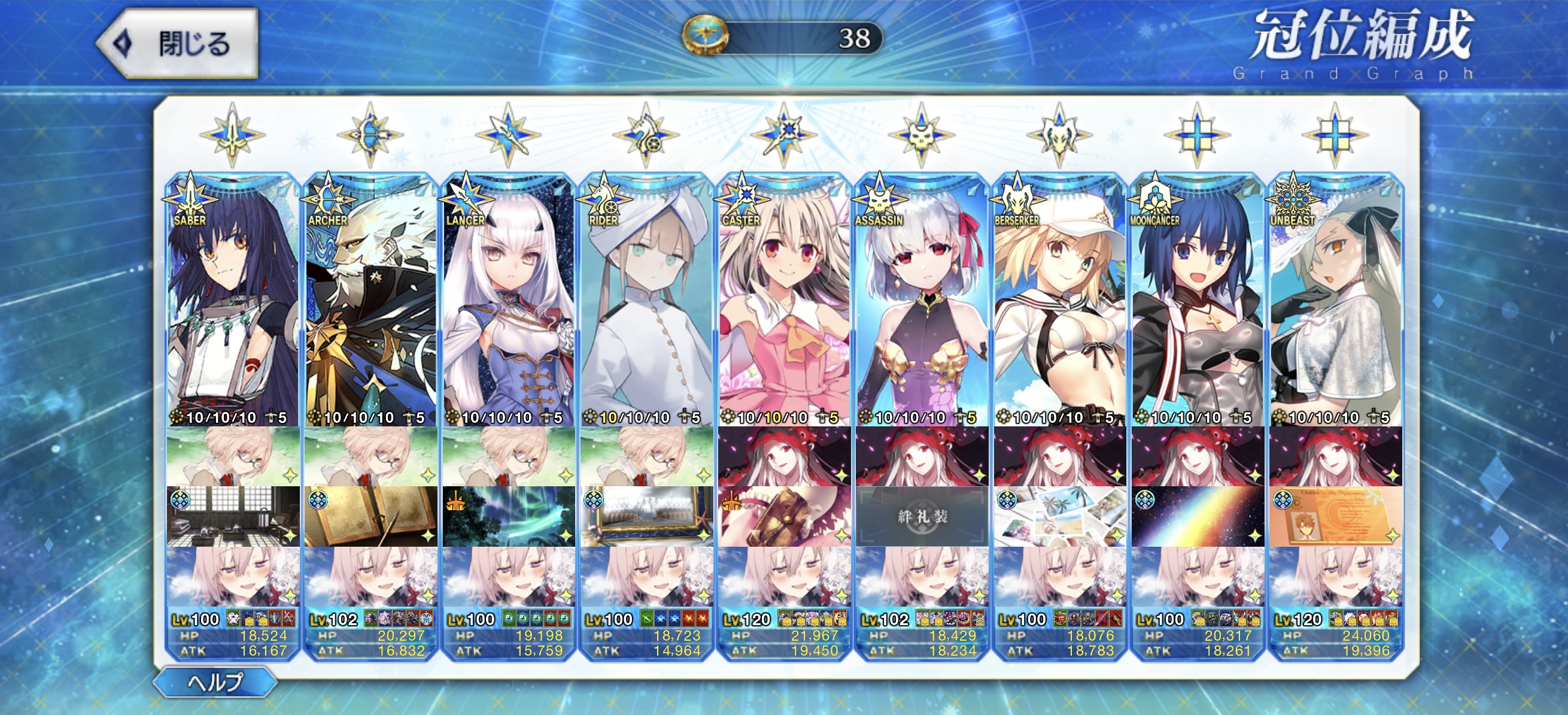The image size is (1568, 715).
Task: Tap the golden compass currency icon
Action: coord(706,35)
